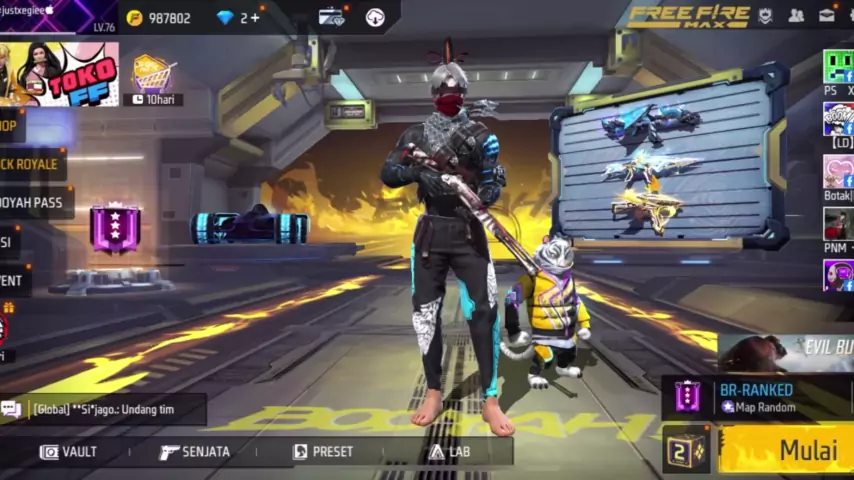Select the Luck Royale entry
Screen dimensions: 854x480
pos(30,164)
